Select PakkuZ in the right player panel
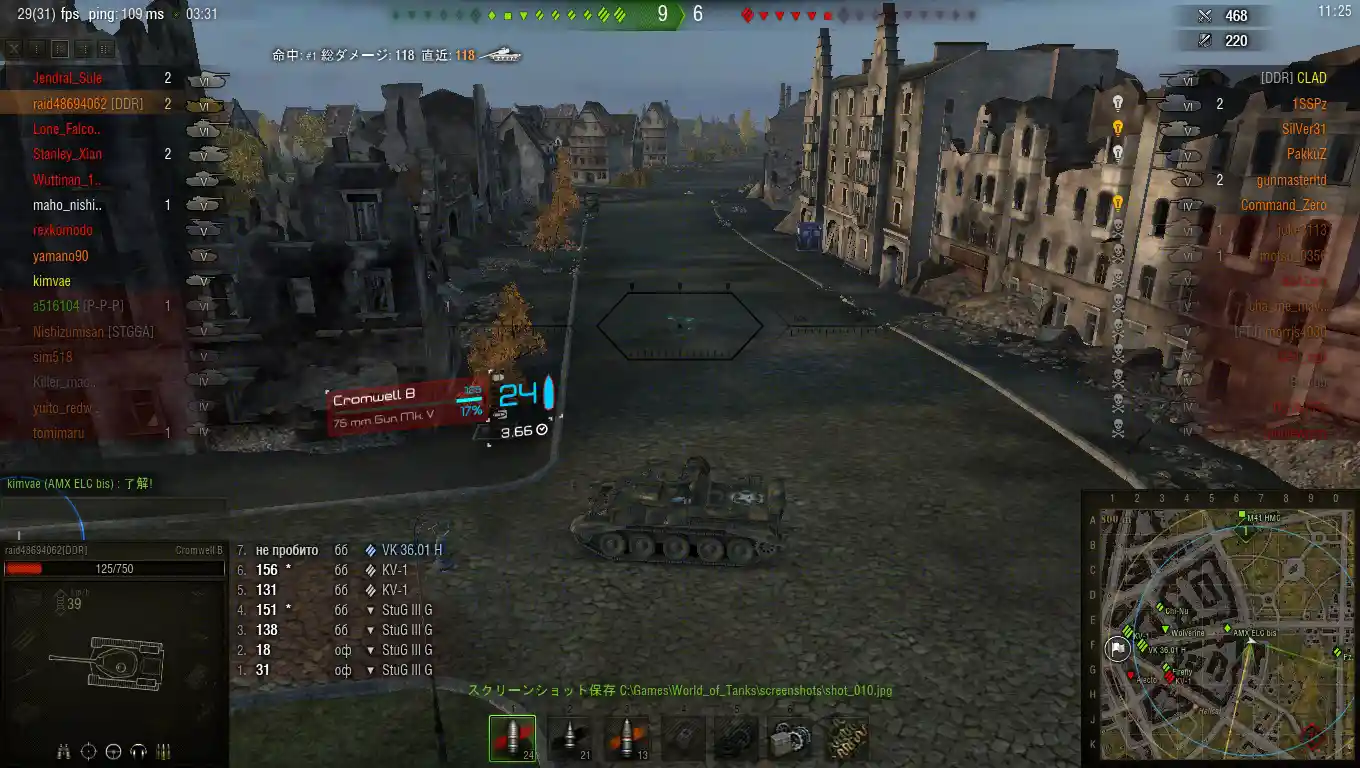Screen dimensions: 1360x768 point(1306,154)
